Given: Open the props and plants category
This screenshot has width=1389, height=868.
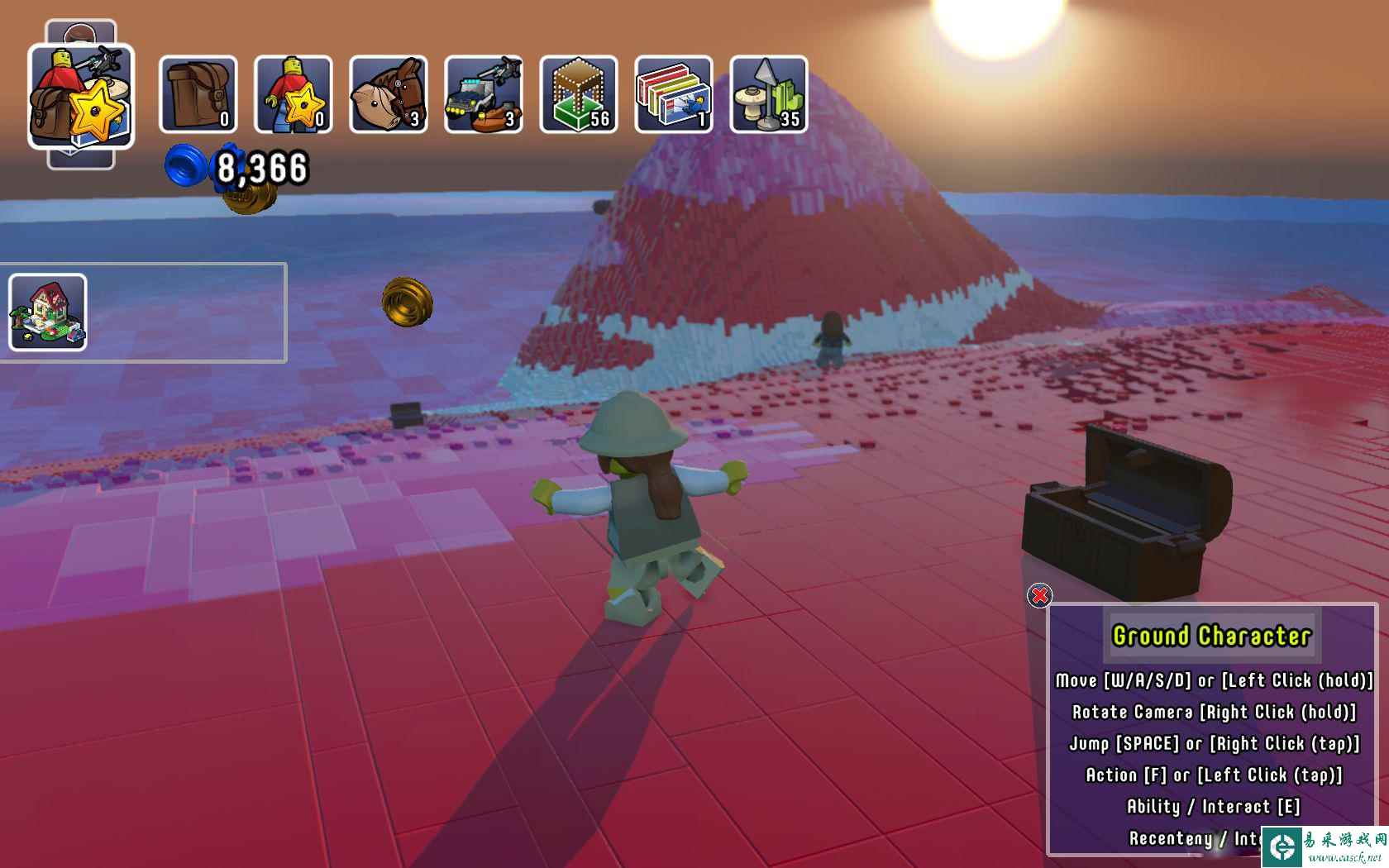Looking at the screenshot, I should click(768, 94).
